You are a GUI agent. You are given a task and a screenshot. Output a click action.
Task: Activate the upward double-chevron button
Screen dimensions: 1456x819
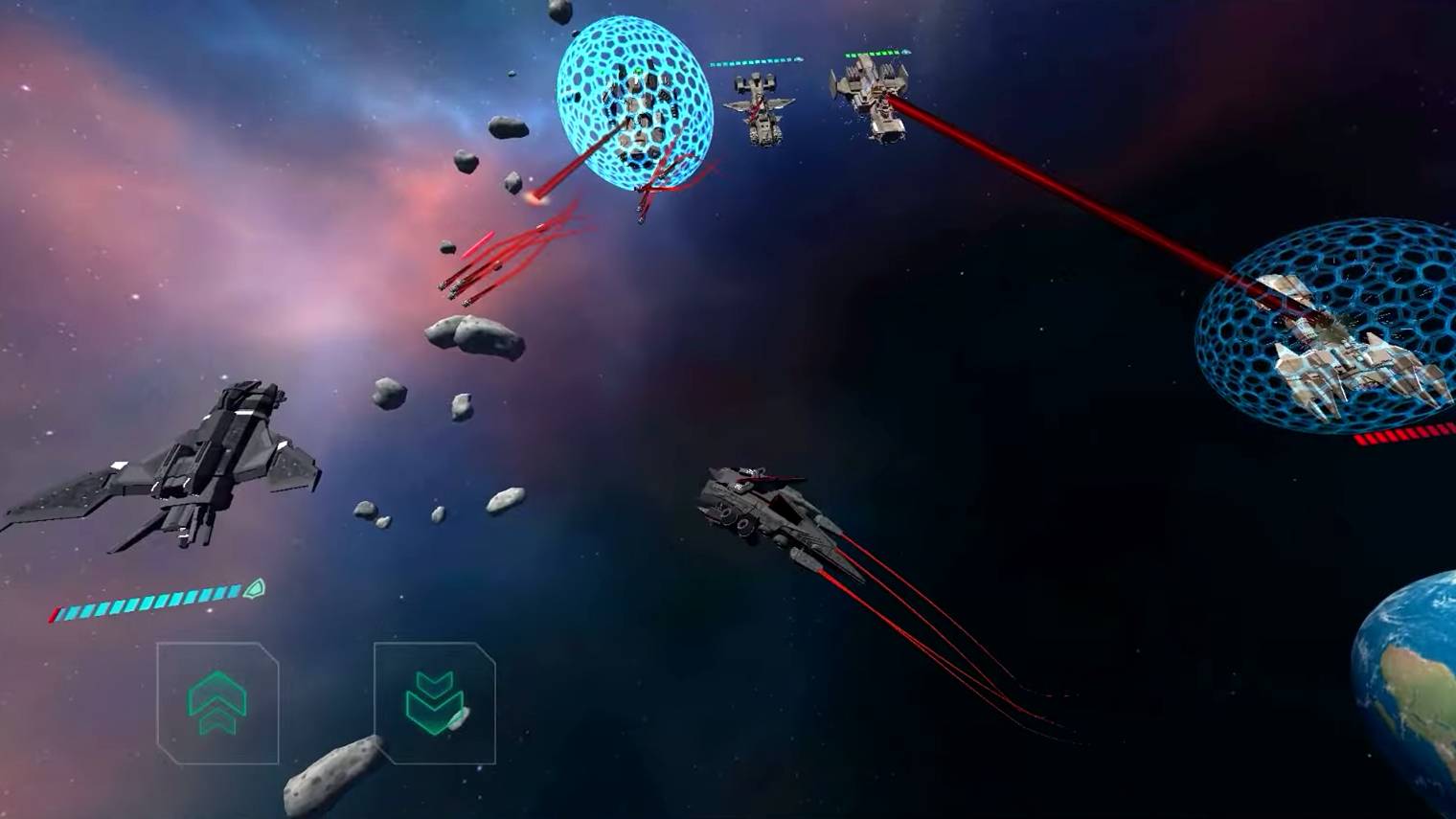217,703
